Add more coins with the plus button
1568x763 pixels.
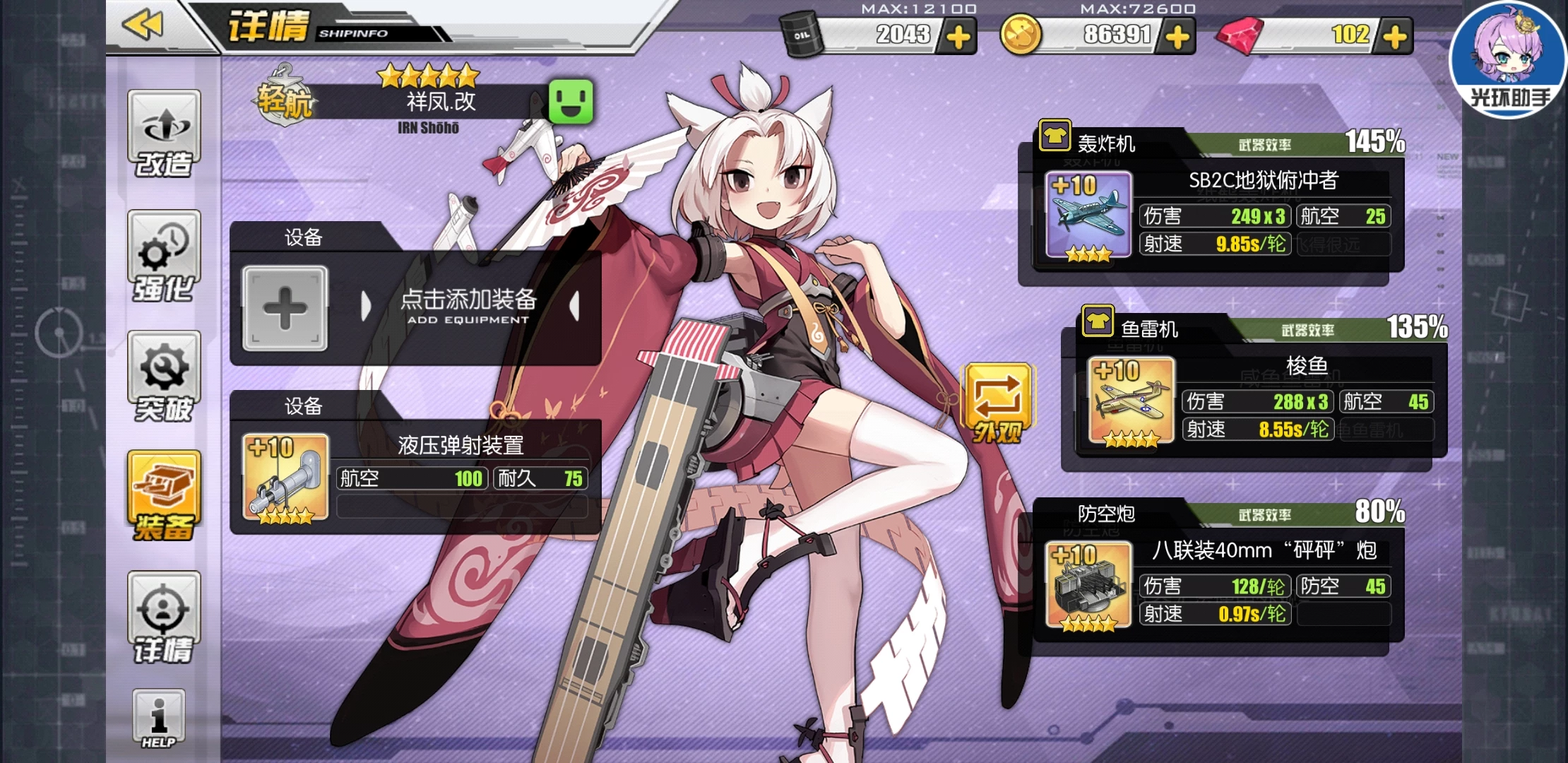pos(1177,37)
